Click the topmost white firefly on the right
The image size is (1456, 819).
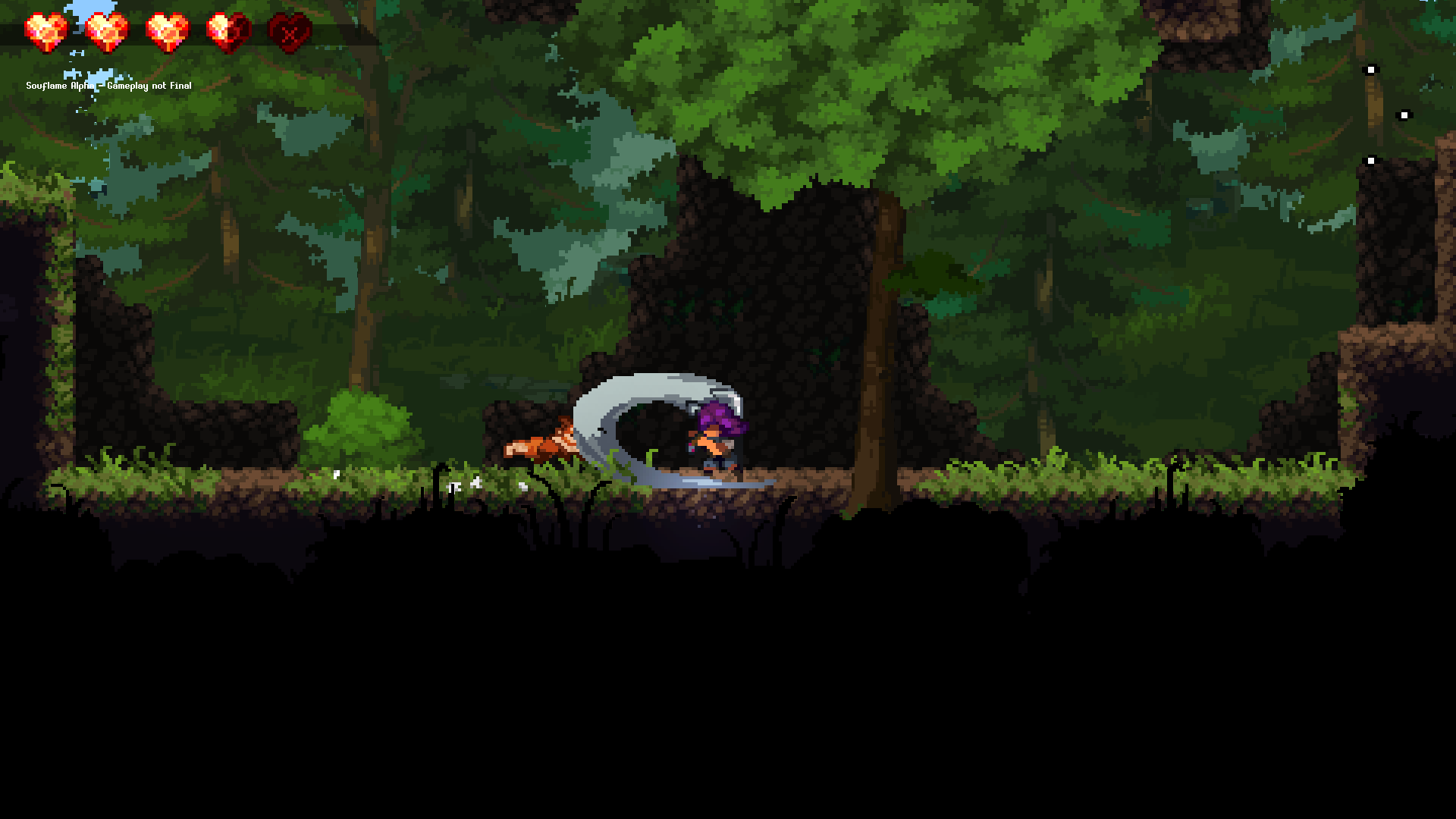point(1371,70)
